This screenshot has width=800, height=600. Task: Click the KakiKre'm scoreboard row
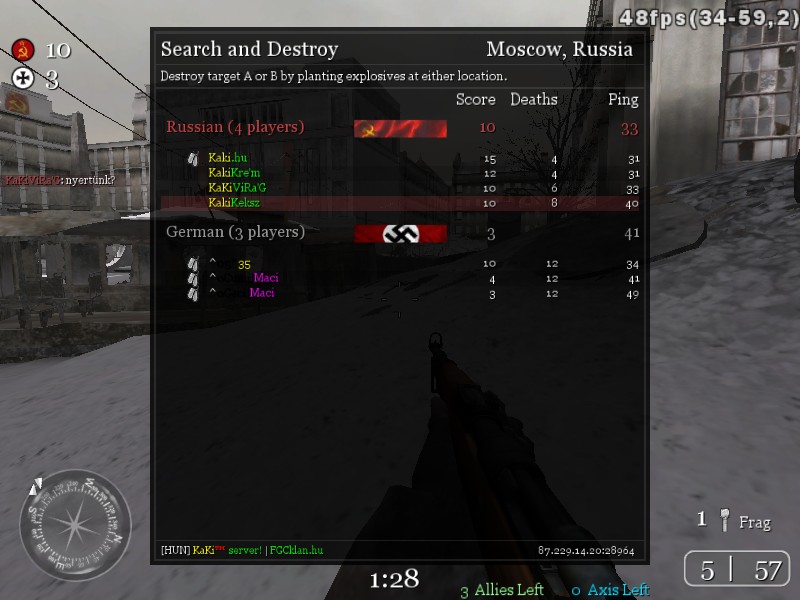pos(233,173)
